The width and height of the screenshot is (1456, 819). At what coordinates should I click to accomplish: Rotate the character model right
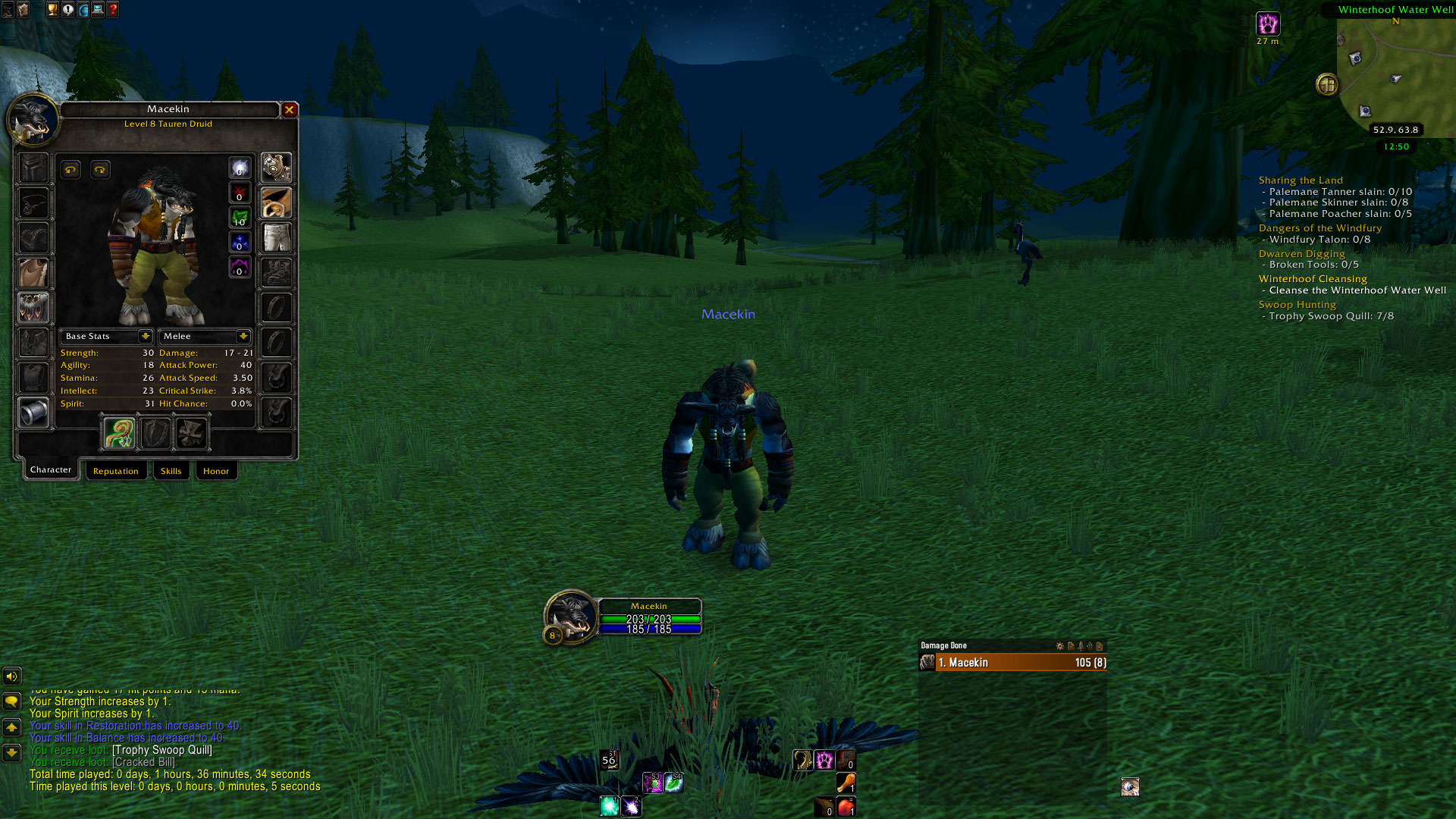[x=100, y=170]
